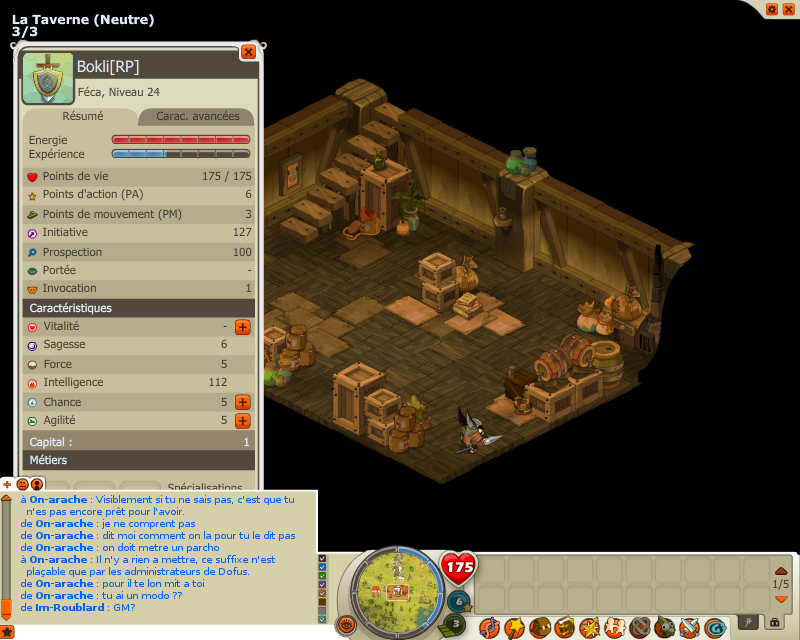
Task: Toggle the topmost chat channel filter checkbox
Action: [322, 559]
